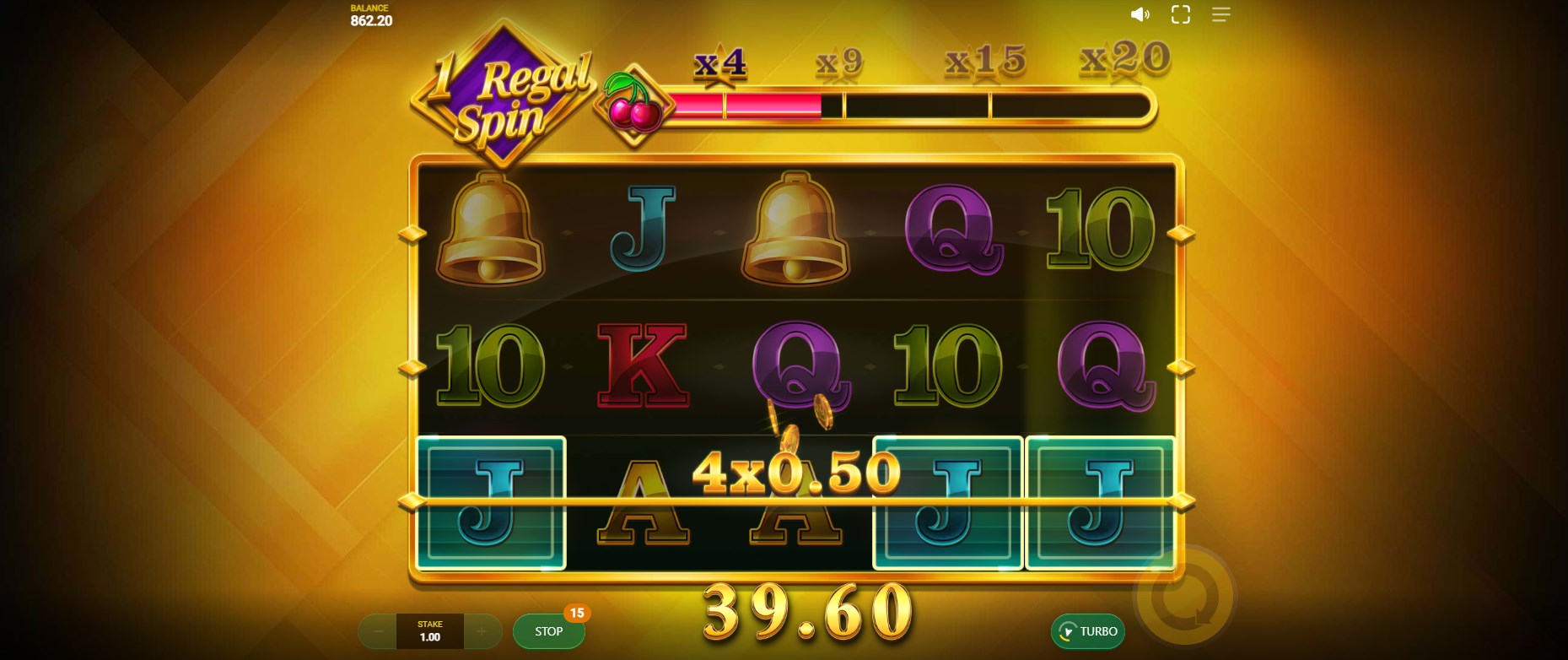The height and width of the screenshot is (660, 1568).
Task: Decrease the stake amount
Action: (x=379, y=631)
